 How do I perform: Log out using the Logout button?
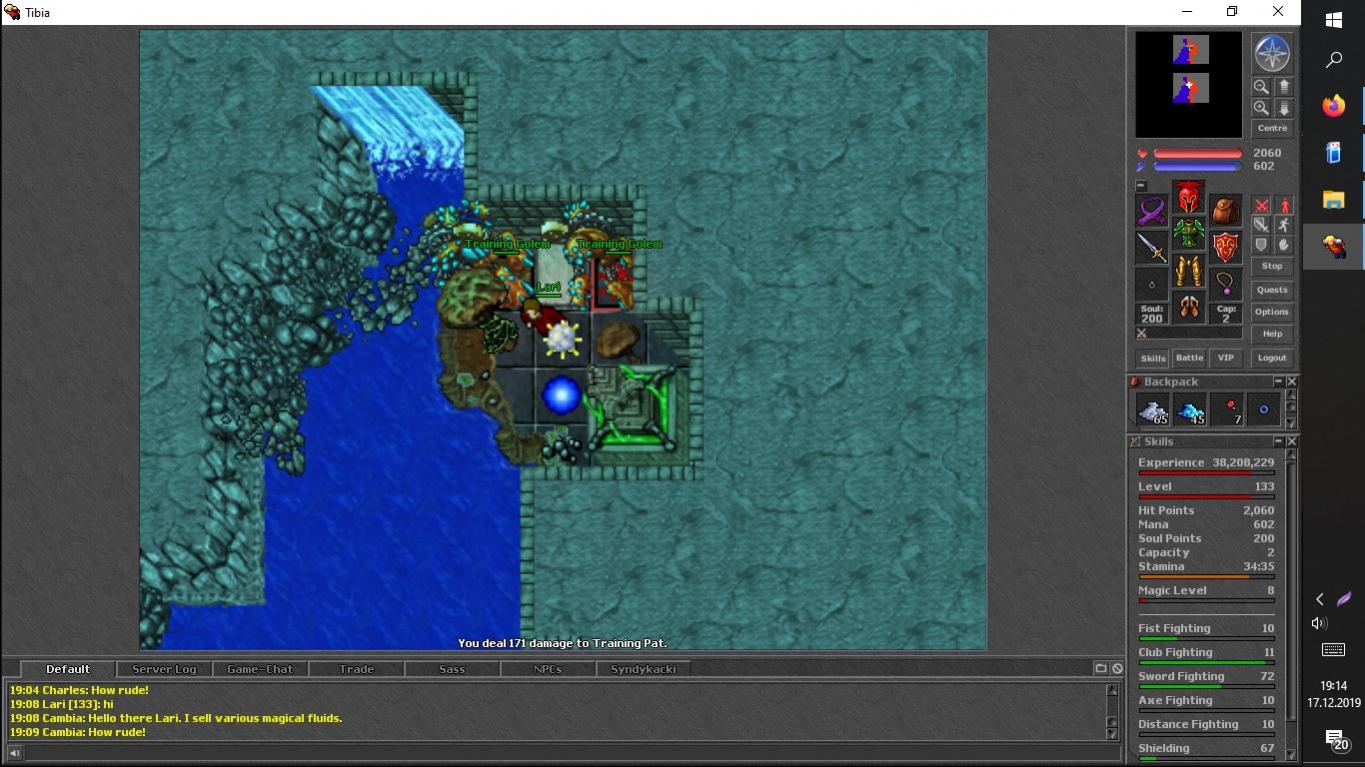click(x=1272, y=358)
